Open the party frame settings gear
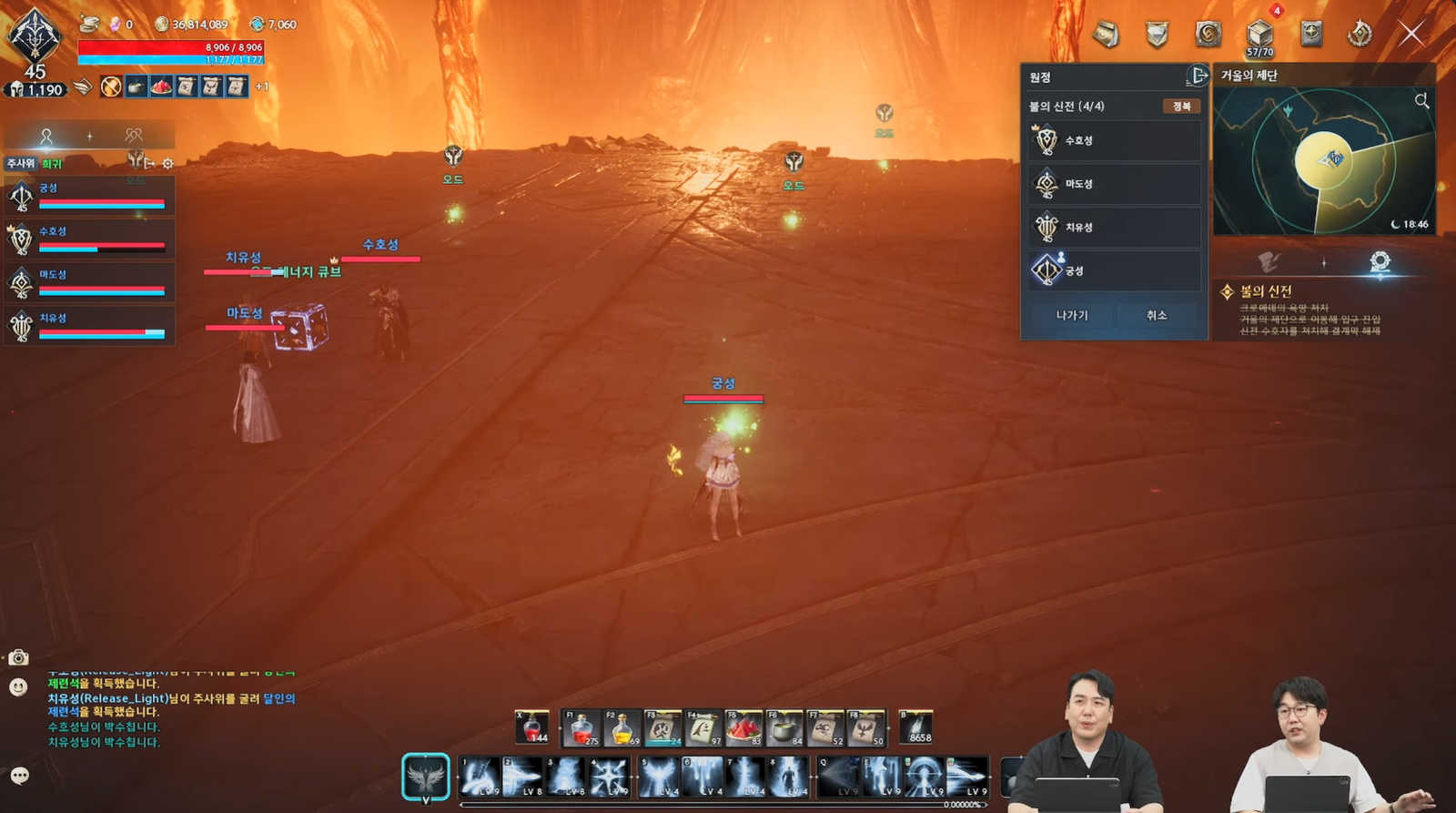The height and width of the screenshot is (813, 1456). 167,163
